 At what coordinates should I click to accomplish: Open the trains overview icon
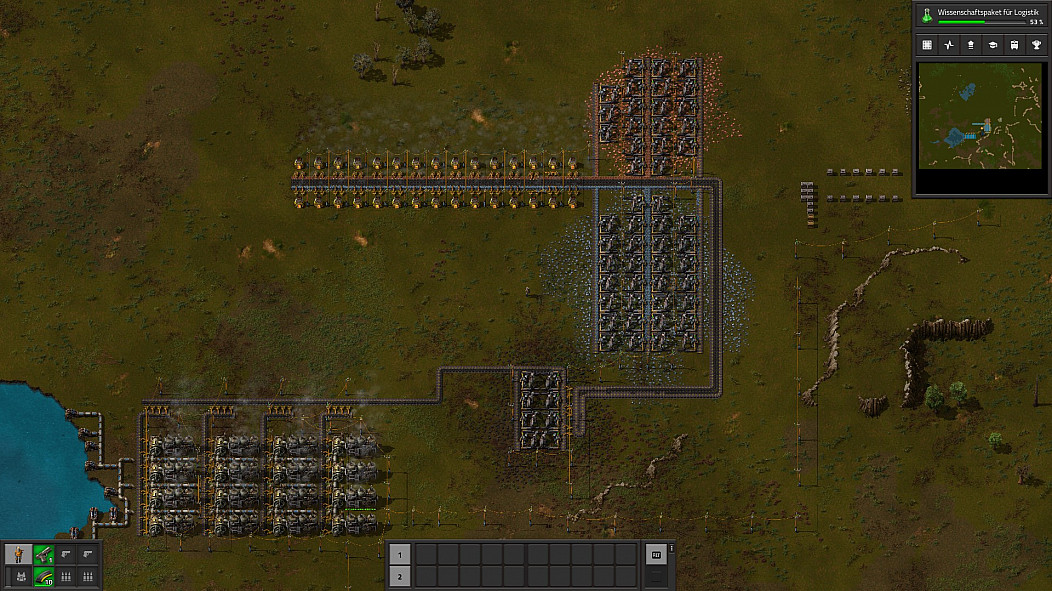(x=1015, y=45)
